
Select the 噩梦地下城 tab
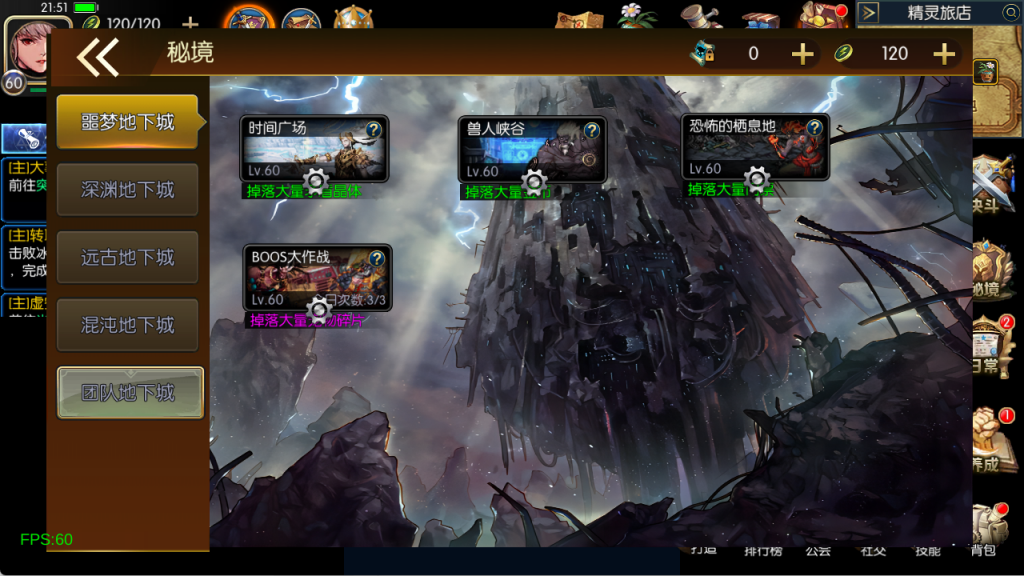(x=128, y=122)
